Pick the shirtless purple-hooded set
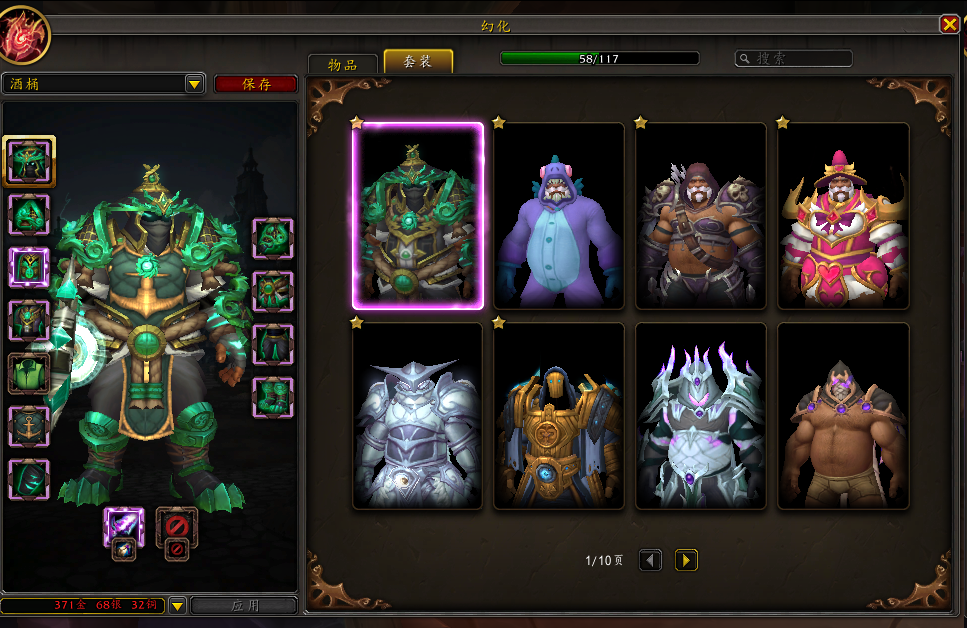 click(843, 416)
